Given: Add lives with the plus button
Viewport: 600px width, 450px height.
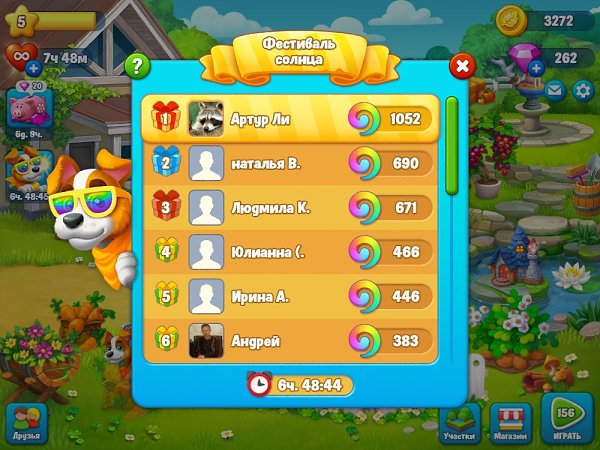Looking at the screenshot, I should [x=33, y=69].
